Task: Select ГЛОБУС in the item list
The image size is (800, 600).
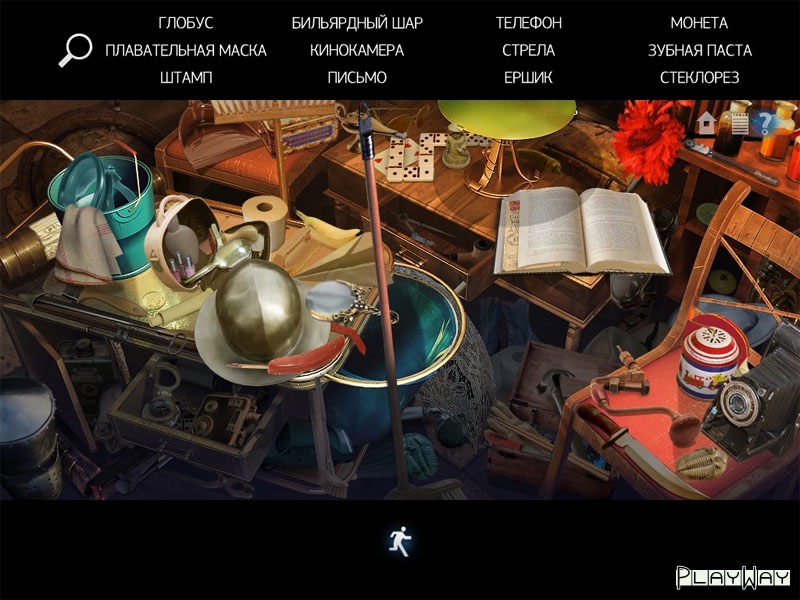Action: 186,23
